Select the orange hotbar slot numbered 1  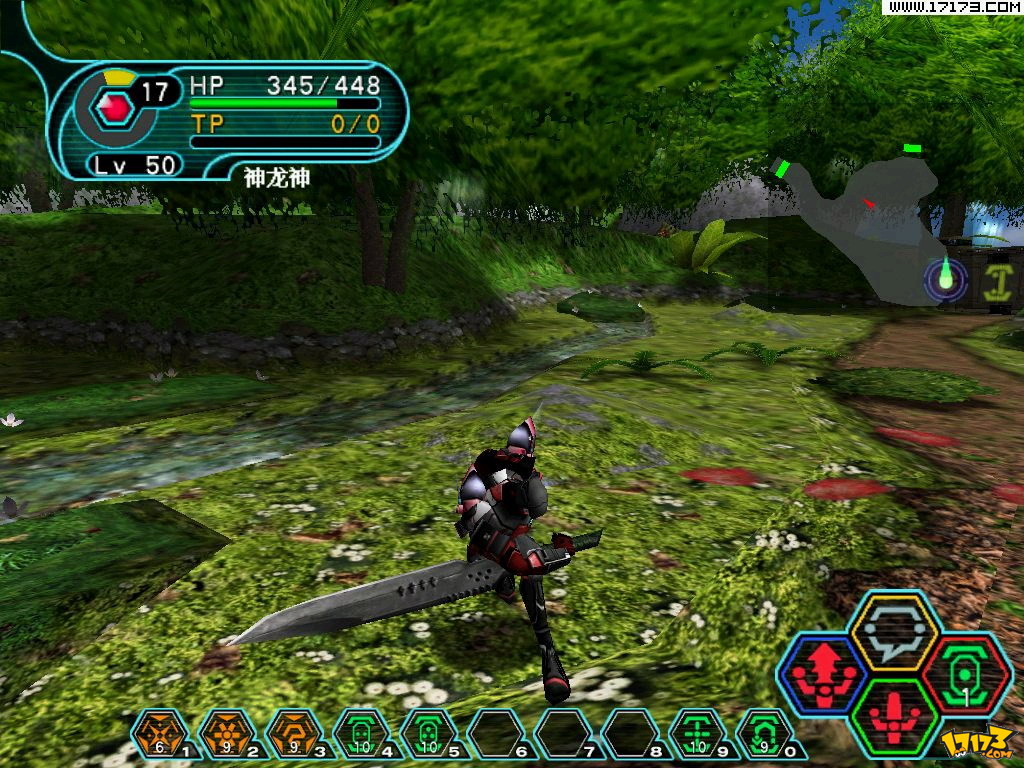tap(160, 735)
